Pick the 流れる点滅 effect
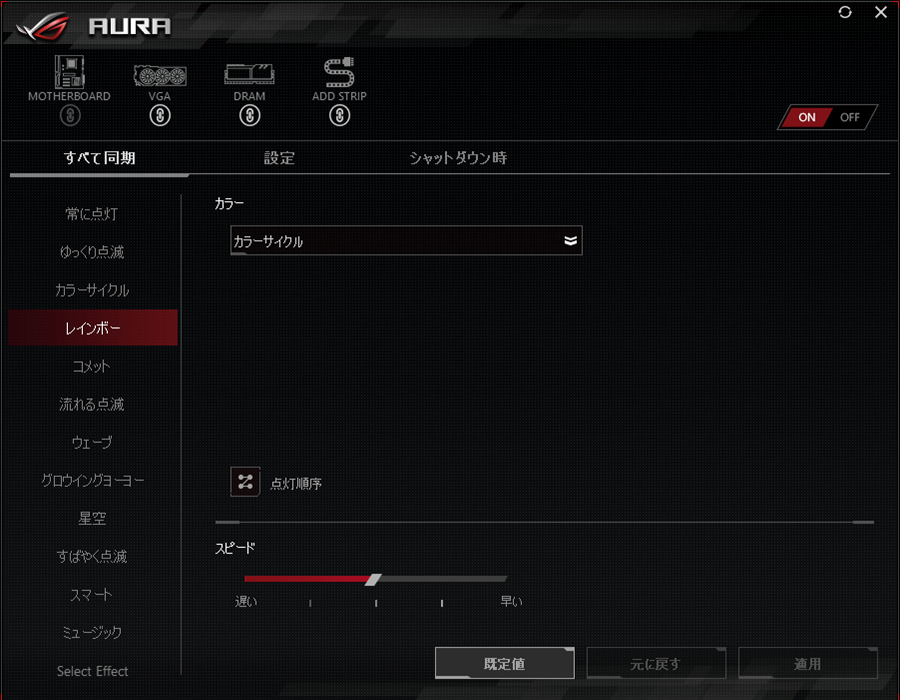900x700 pixels. click(x=92, y=405)
